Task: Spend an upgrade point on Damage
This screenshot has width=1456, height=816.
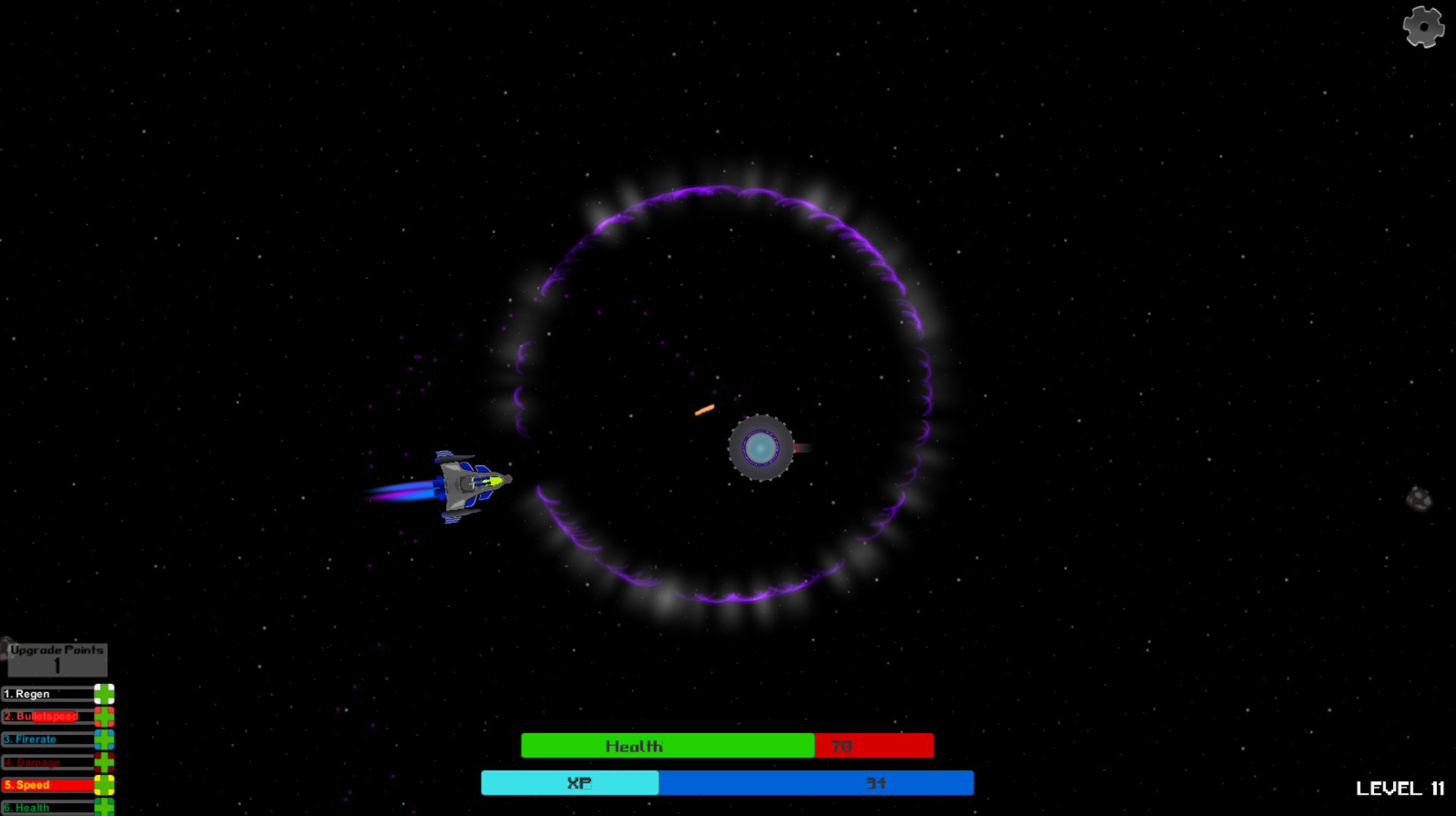Action: click(x=104, y=761)
